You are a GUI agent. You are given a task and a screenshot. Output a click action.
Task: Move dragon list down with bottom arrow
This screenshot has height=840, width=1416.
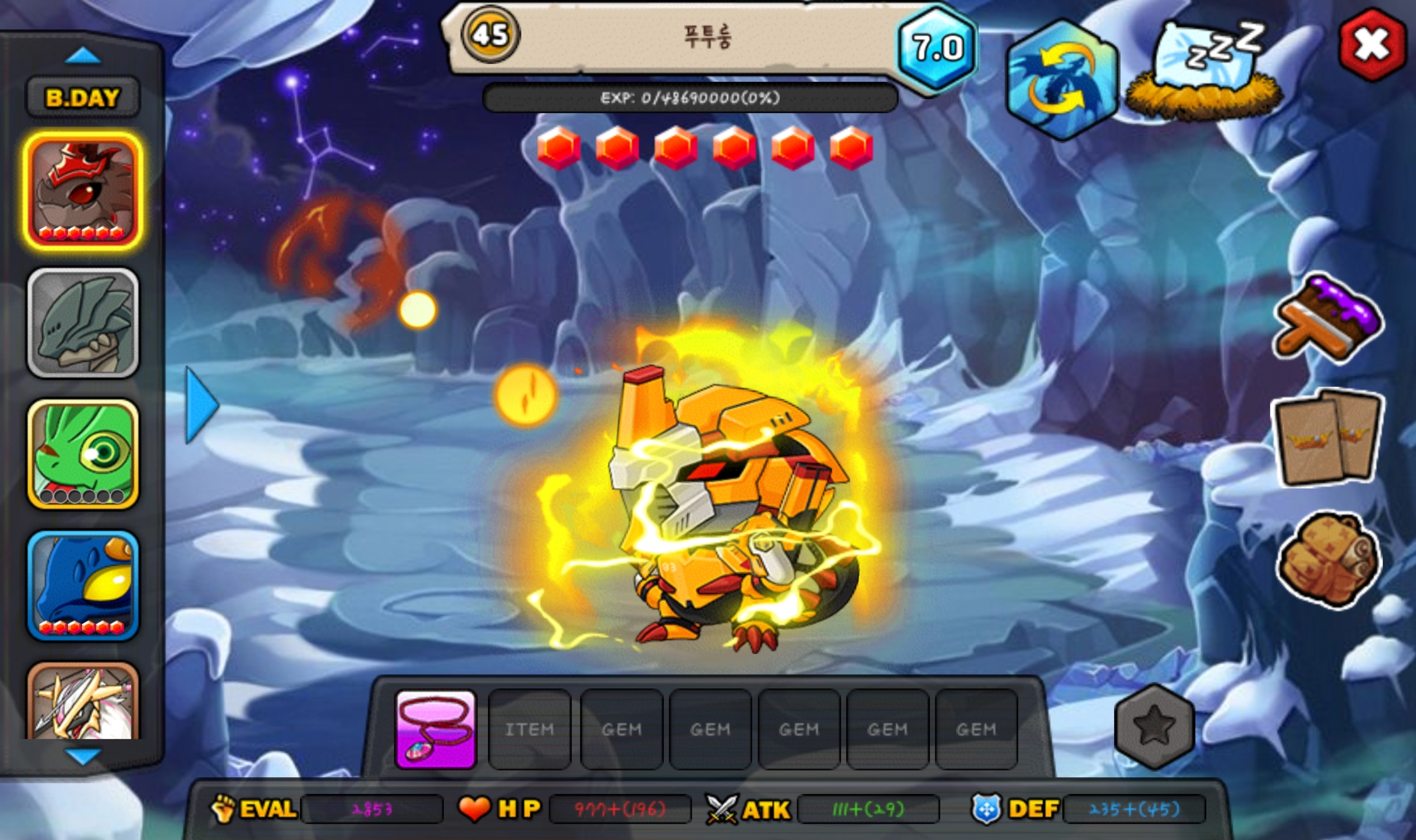[x=83, y=756]
